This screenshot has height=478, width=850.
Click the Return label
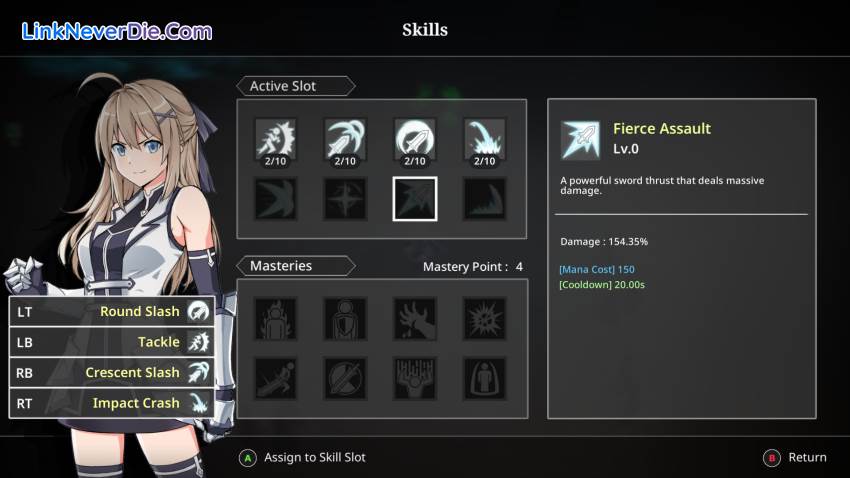(806, 458)
